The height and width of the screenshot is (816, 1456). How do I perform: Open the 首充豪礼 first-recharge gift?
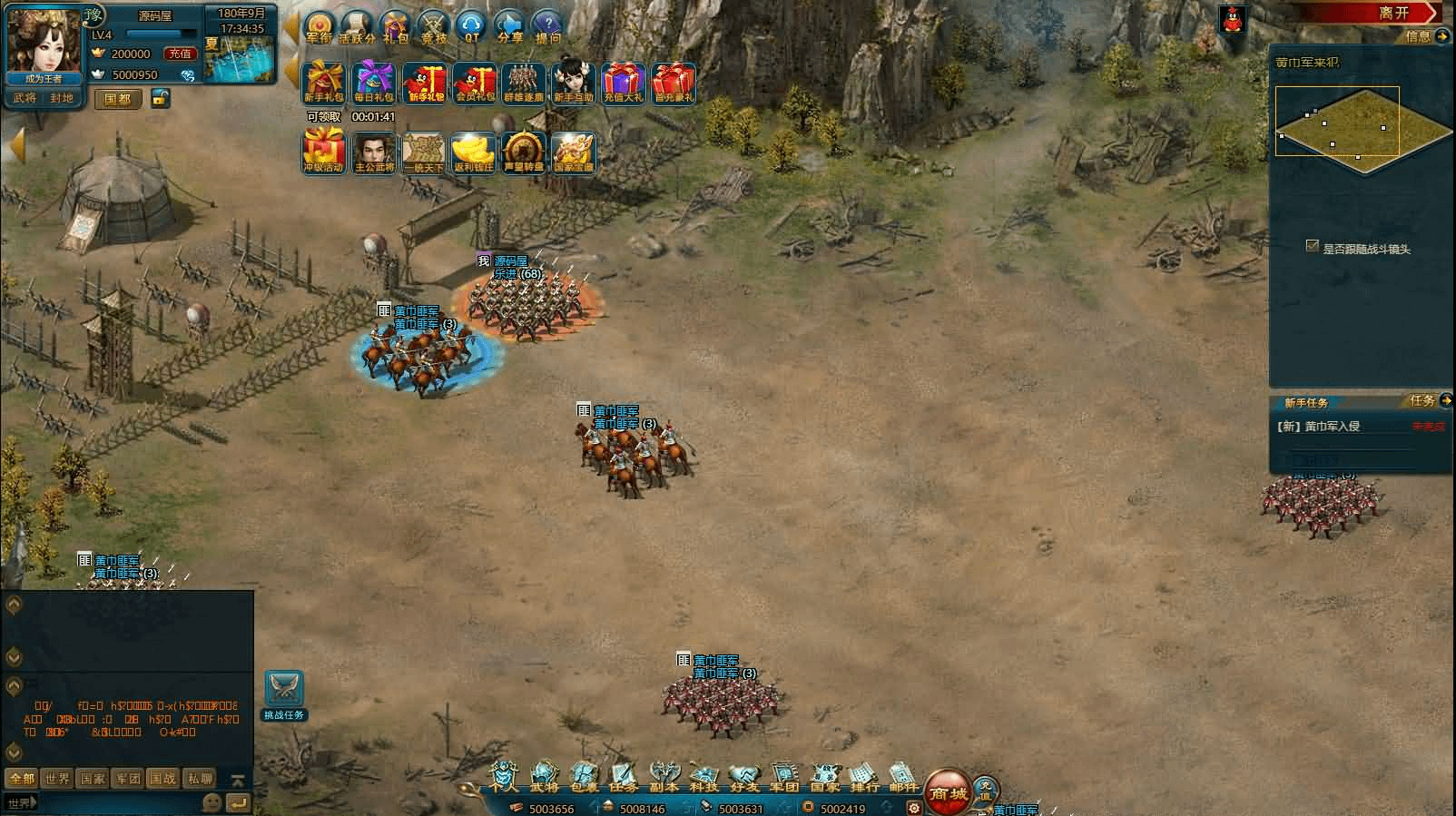pos(674,84)
